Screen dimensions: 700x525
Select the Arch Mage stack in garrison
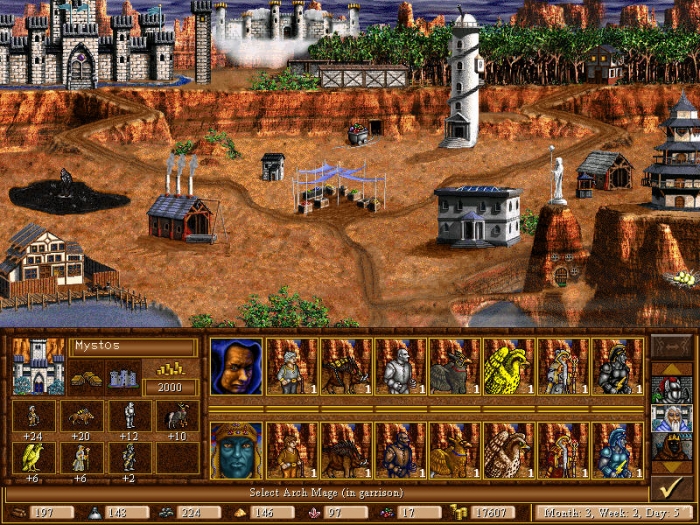coord(562,365)
